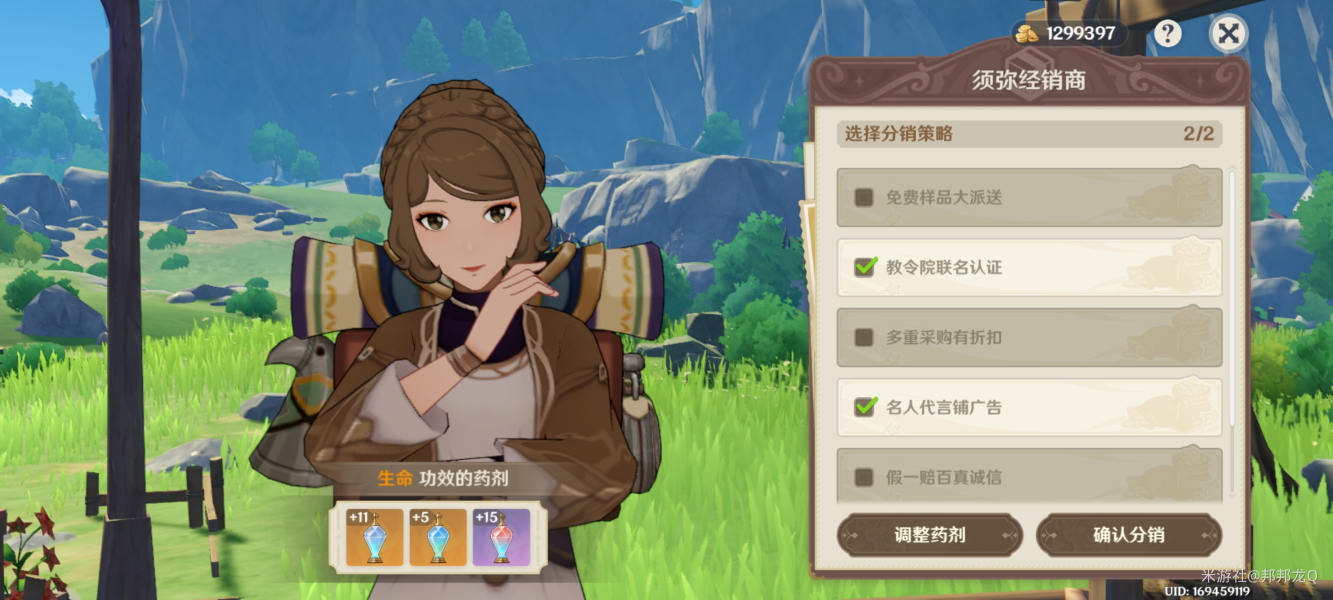Image resolution: width=1333 pixels, height=600 pixels.
Task: Confirm distribution with 确认分销
Action: [x=1128, y=535]
